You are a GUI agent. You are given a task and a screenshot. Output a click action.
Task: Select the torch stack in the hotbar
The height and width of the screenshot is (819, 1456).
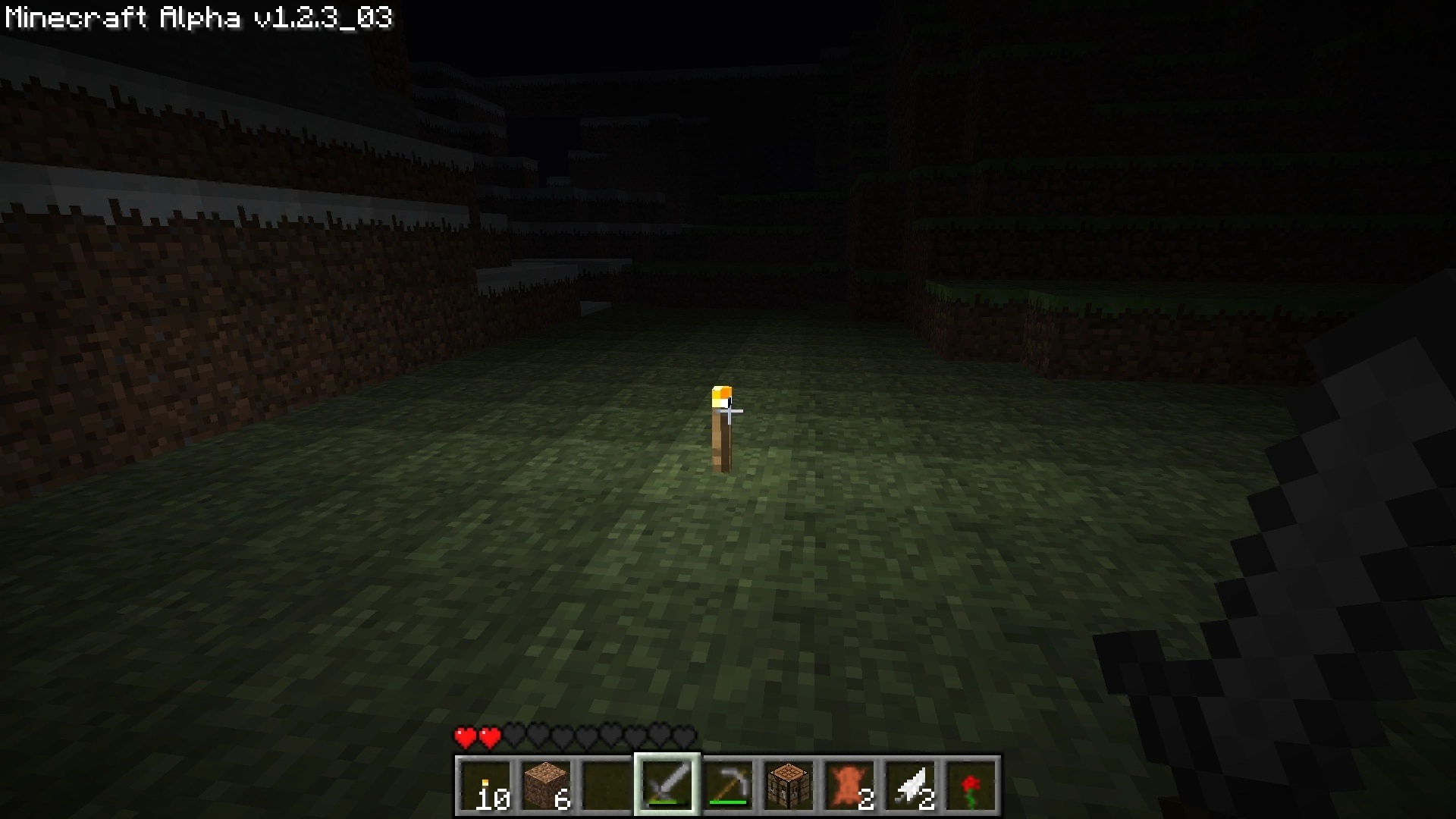point(485,786)
